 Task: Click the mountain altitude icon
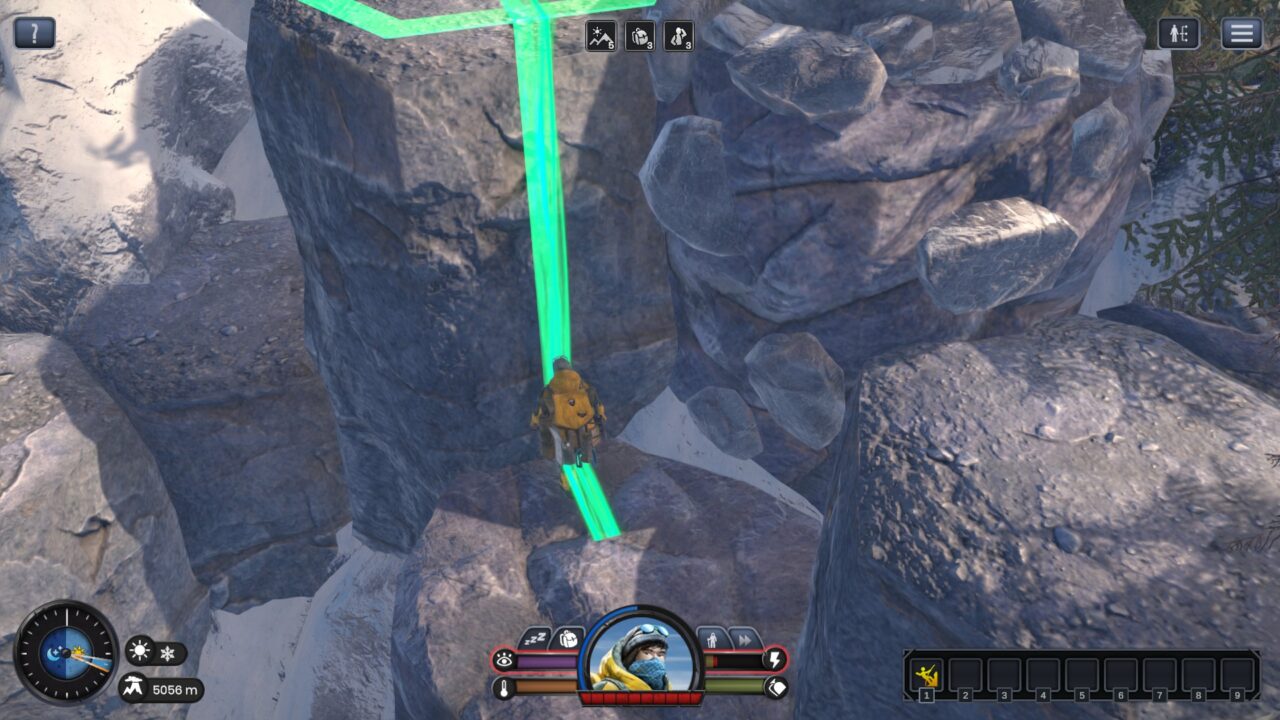[x=134, y=688]
